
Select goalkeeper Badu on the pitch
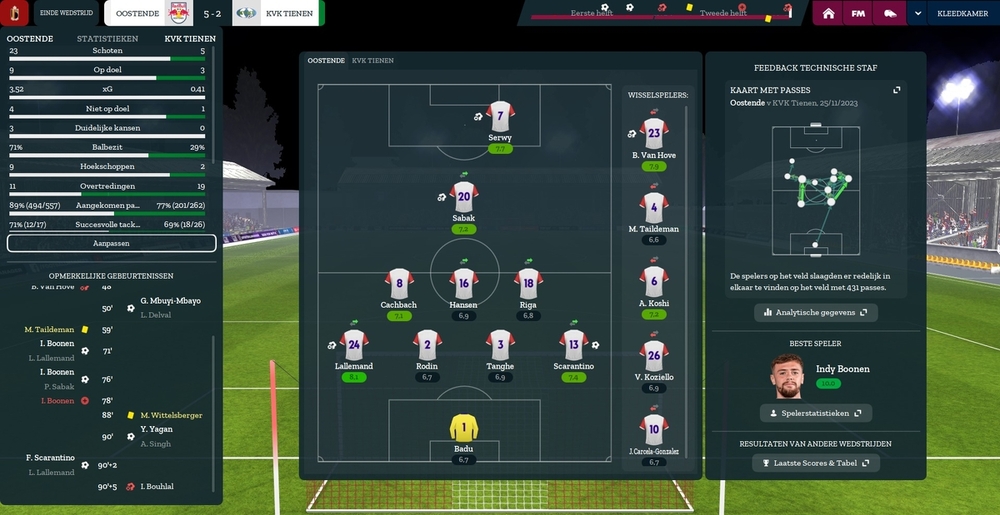[x=463, y=430]
